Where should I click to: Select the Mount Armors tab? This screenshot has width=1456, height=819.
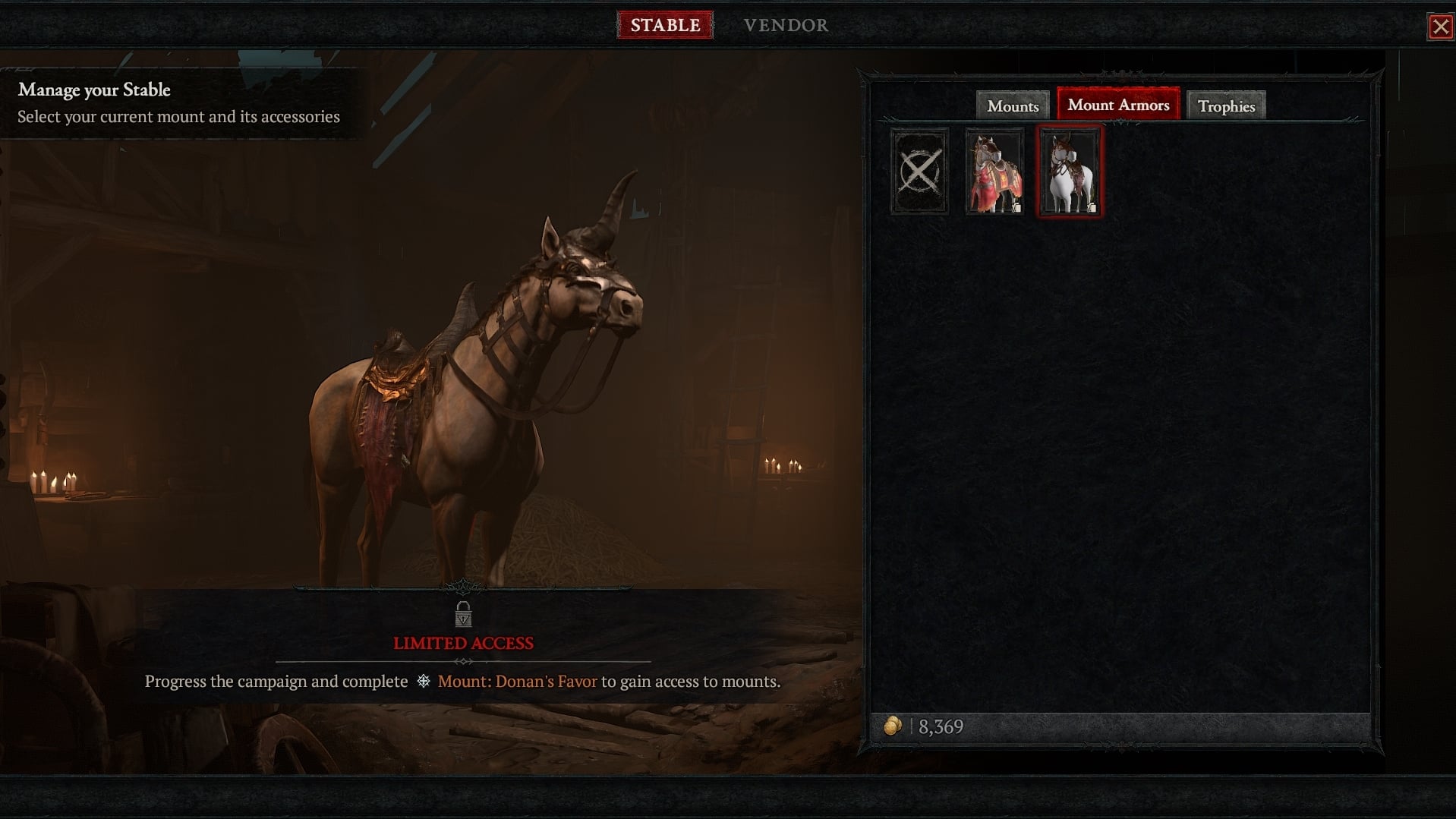[1118, 105]
